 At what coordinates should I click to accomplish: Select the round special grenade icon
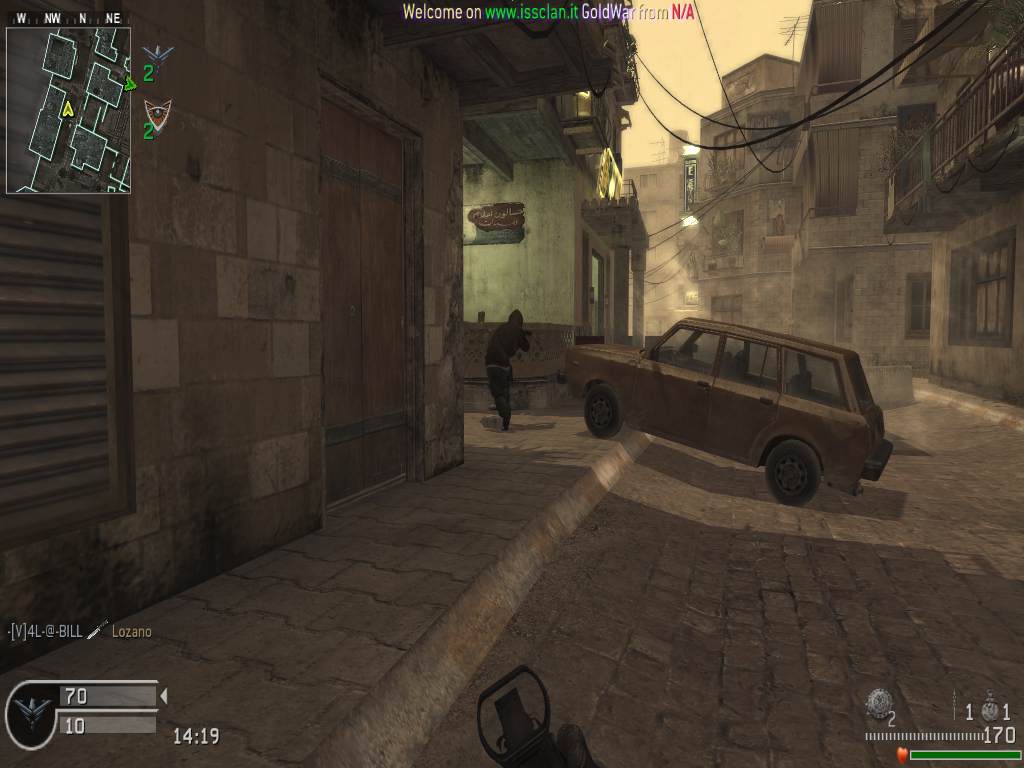point(990,710)
